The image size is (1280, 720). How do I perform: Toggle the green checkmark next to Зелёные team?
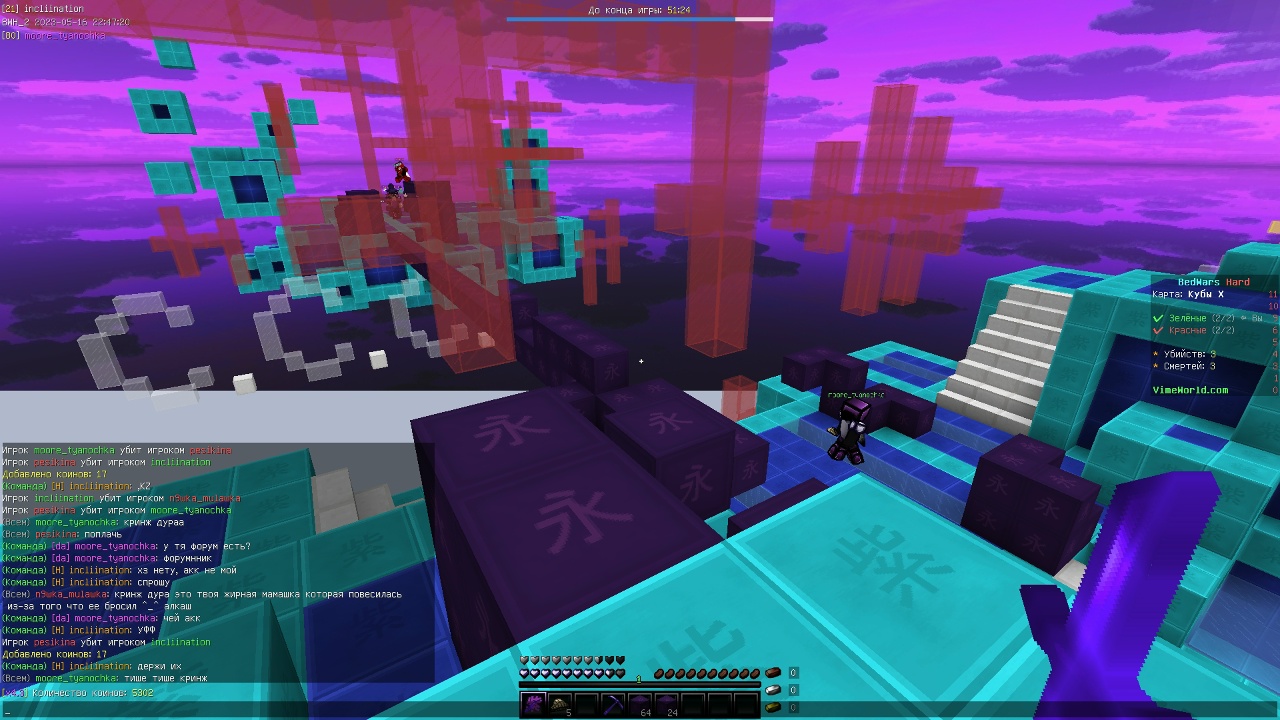1157,318
